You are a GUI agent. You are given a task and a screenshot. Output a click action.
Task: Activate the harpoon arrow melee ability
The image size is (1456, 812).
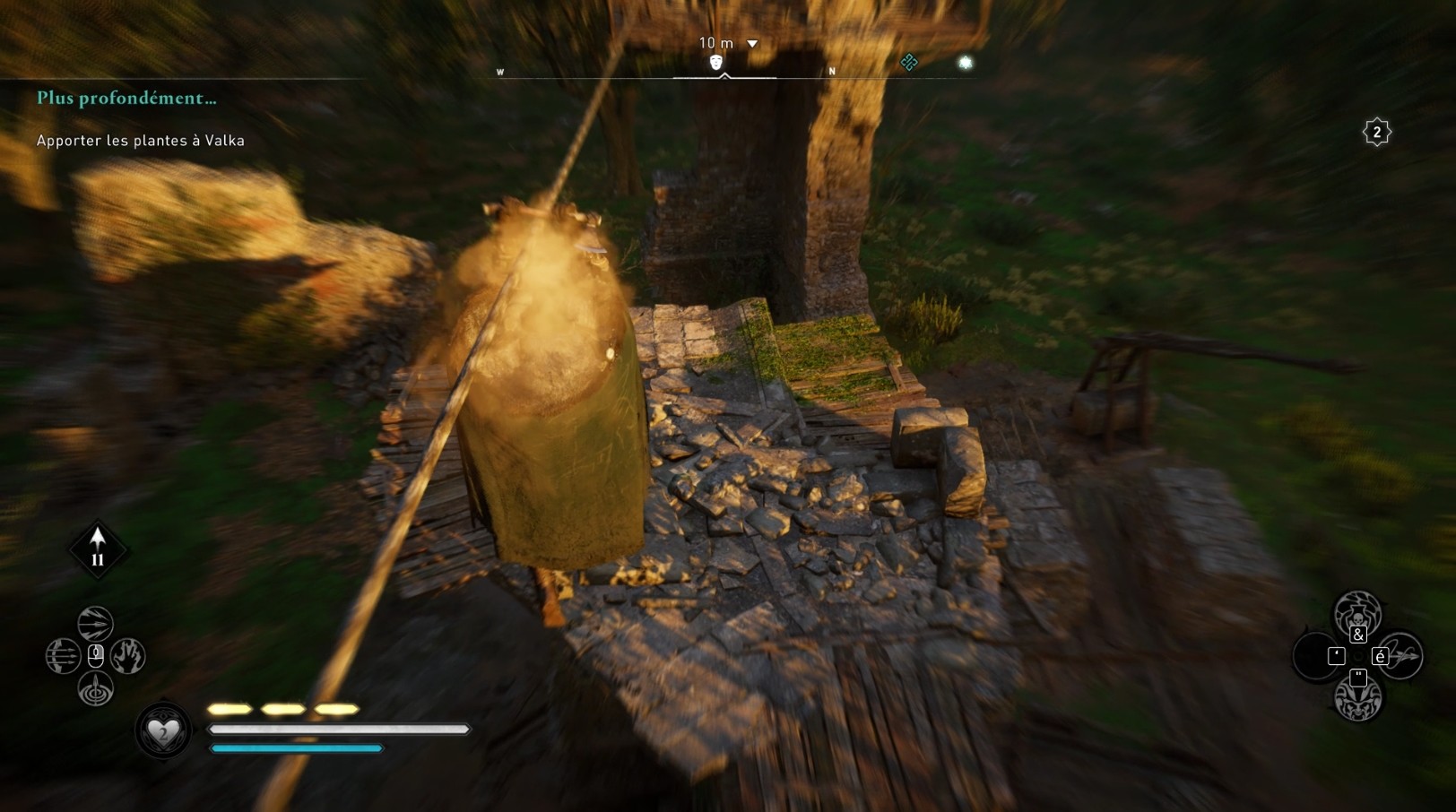[1402, 656]
